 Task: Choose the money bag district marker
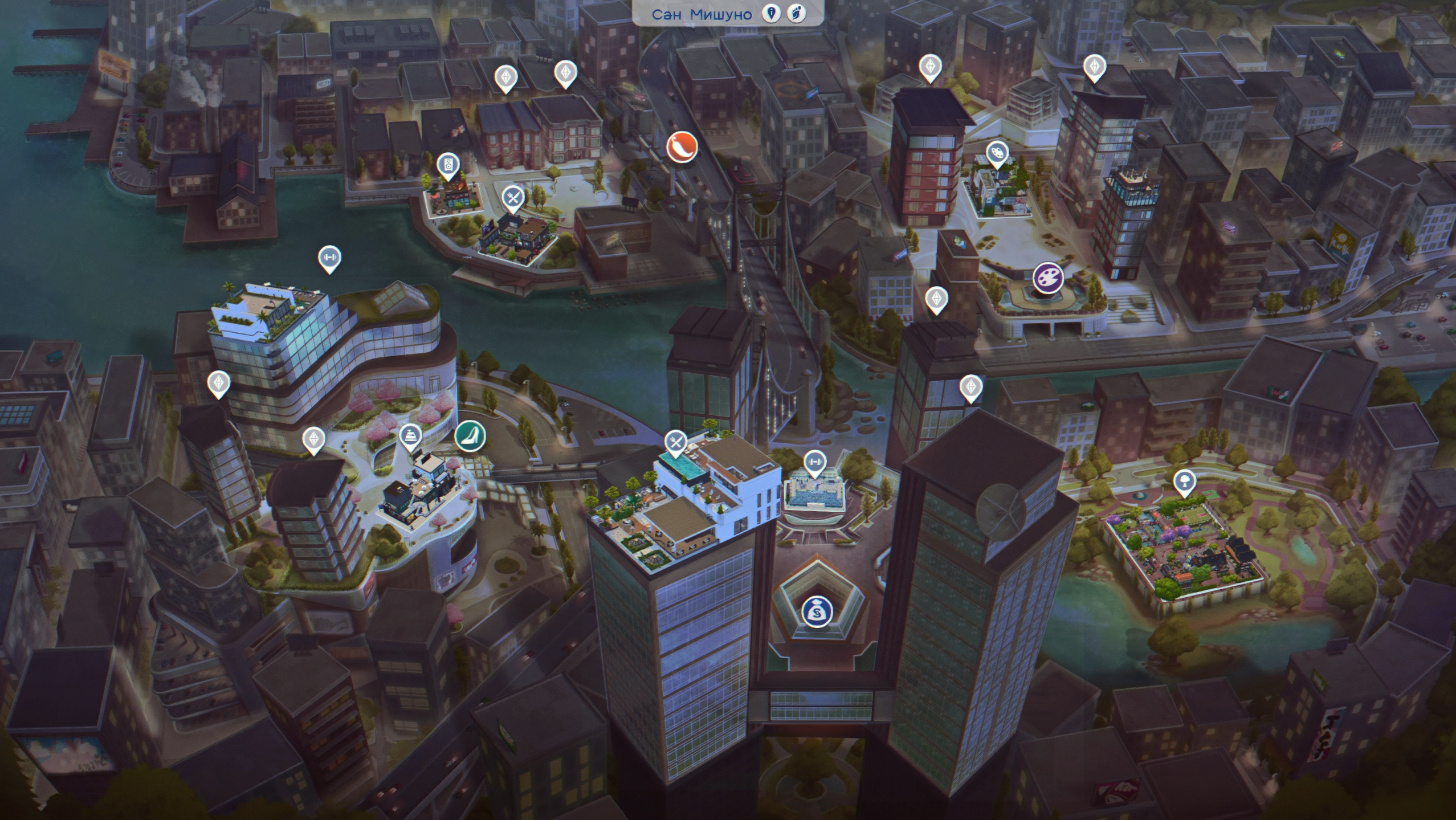pos(817,612)
